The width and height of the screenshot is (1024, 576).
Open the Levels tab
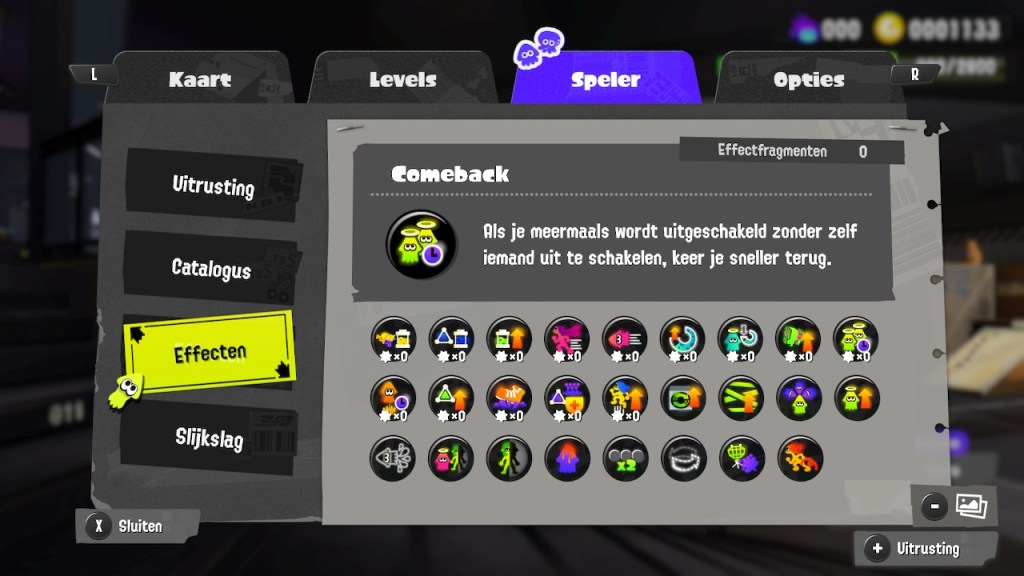tap(403, 80)
